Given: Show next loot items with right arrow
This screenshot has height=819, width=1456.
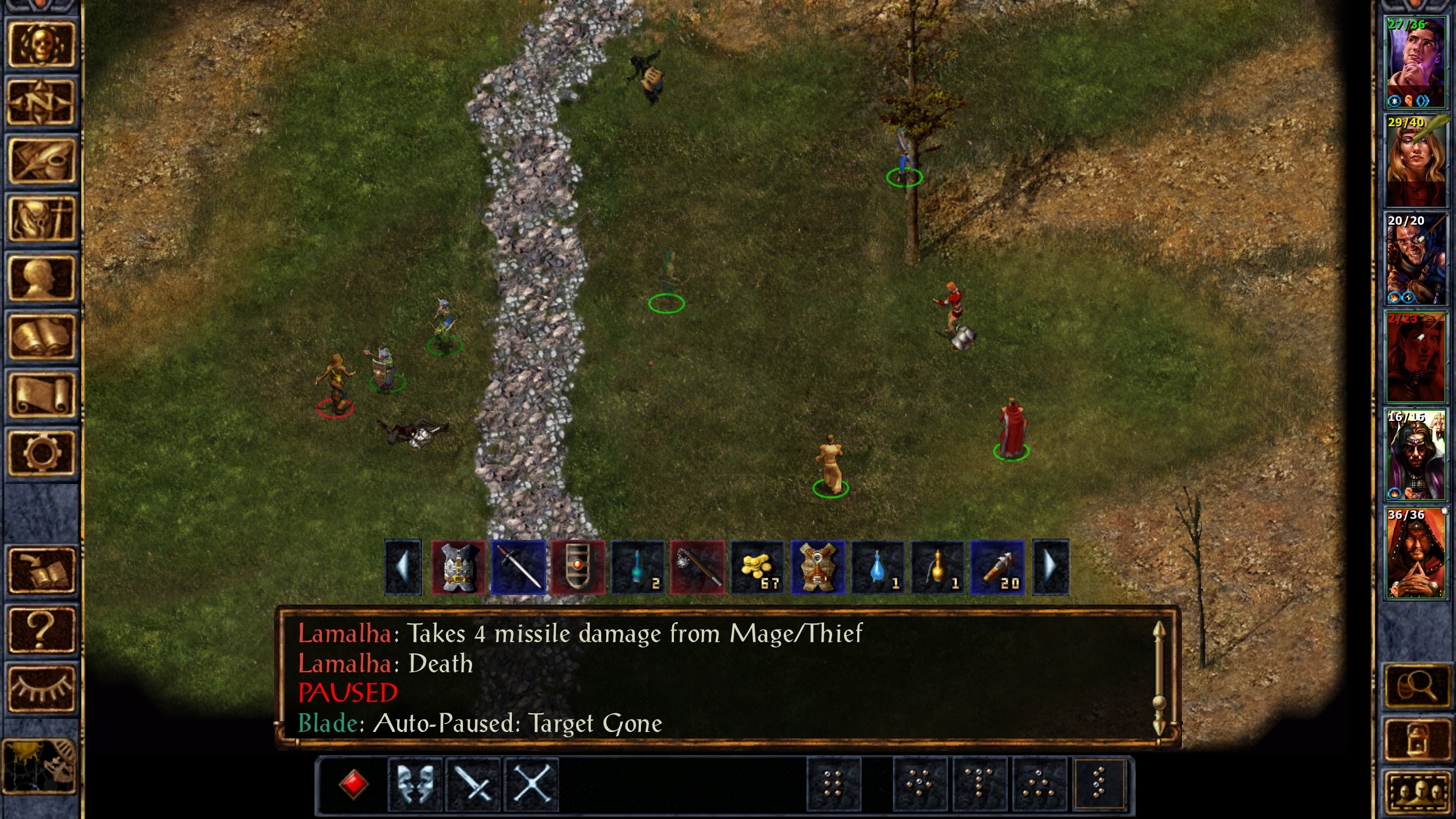Looking at the screenshot, I should [x=1050, y=568].
